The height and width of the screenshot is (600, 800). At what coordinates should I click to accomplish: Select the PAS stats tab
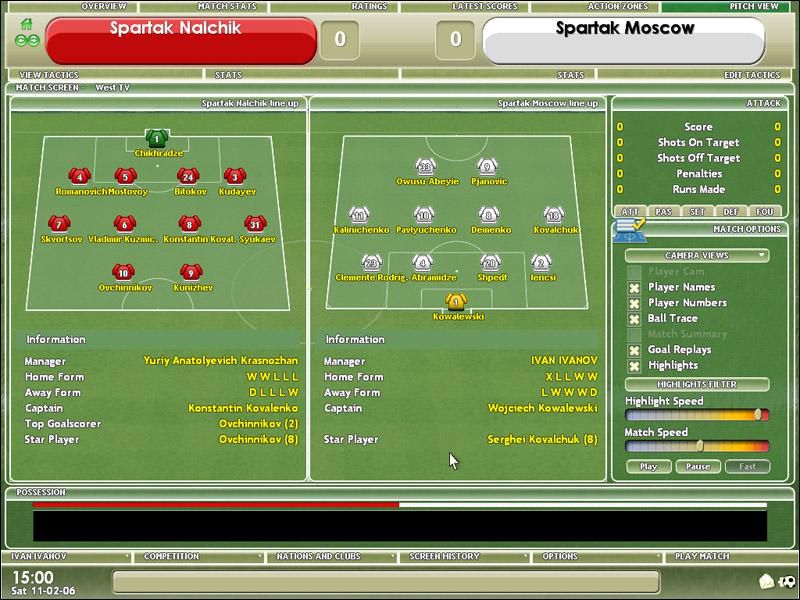tap(663, 212)
